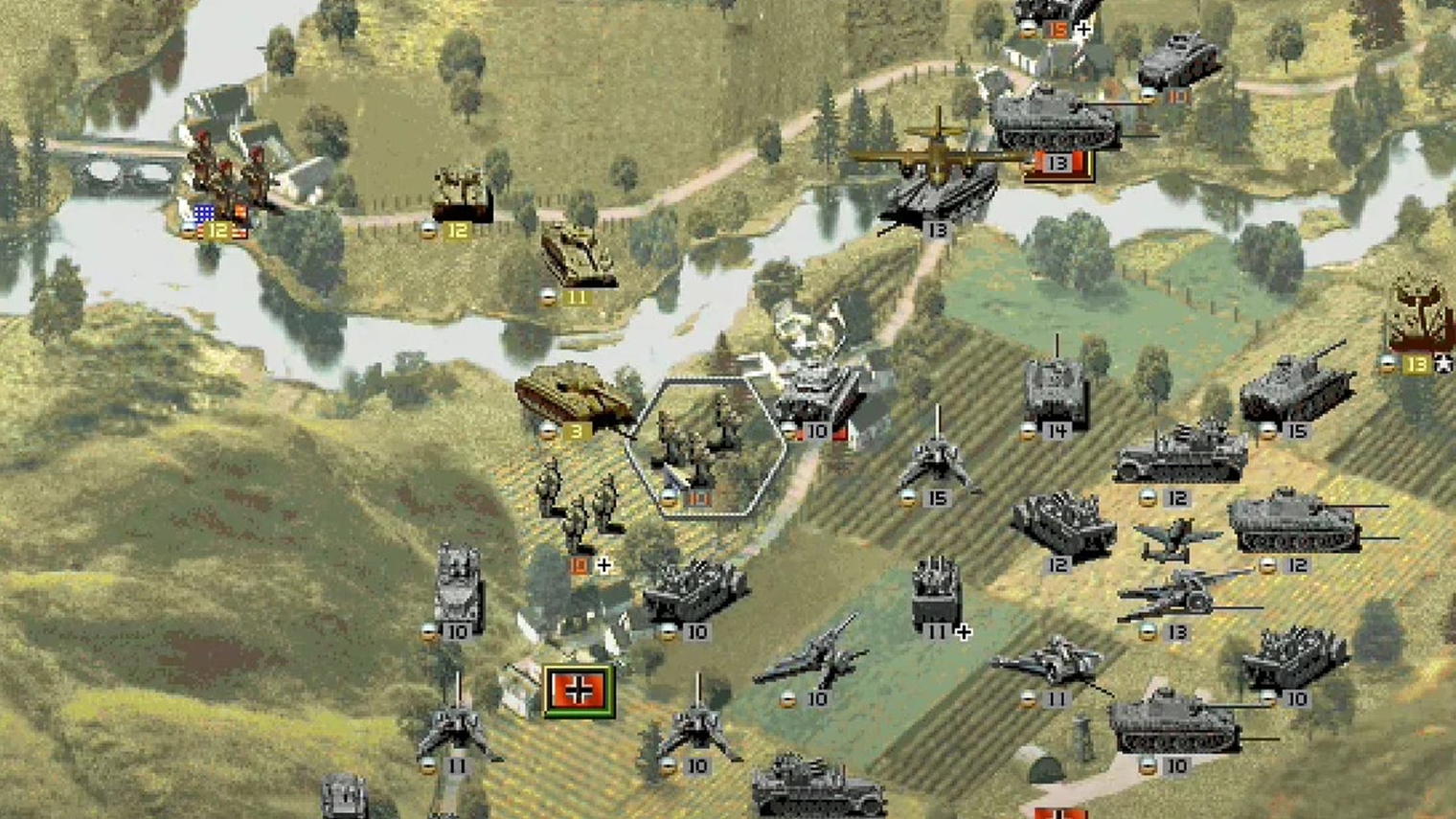Select the German flag objective marker near village
1456x819 pixels.
[577, 691]
